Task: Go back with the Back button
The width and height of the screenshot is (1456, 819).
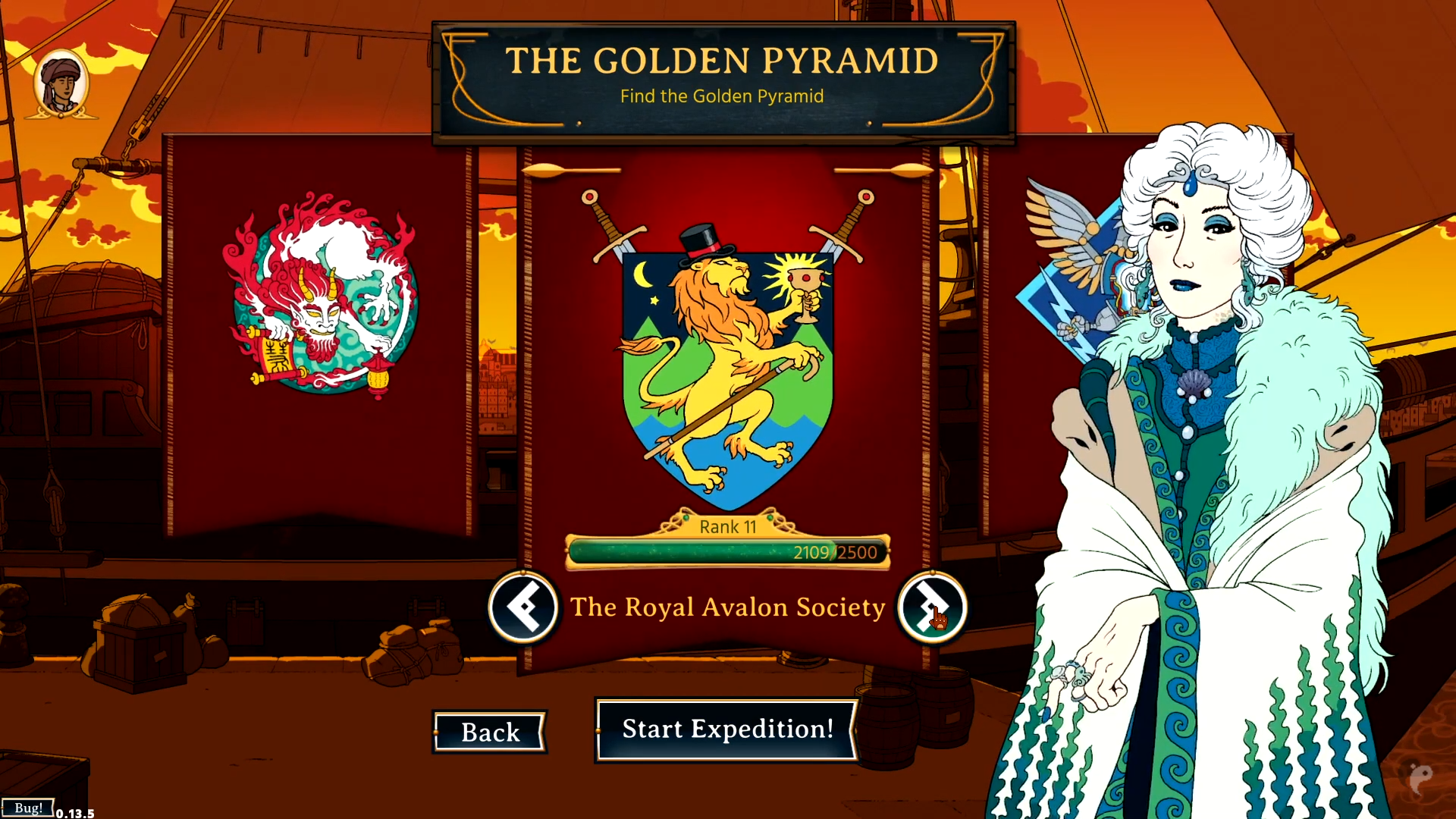Action: [x=490, y=733]
